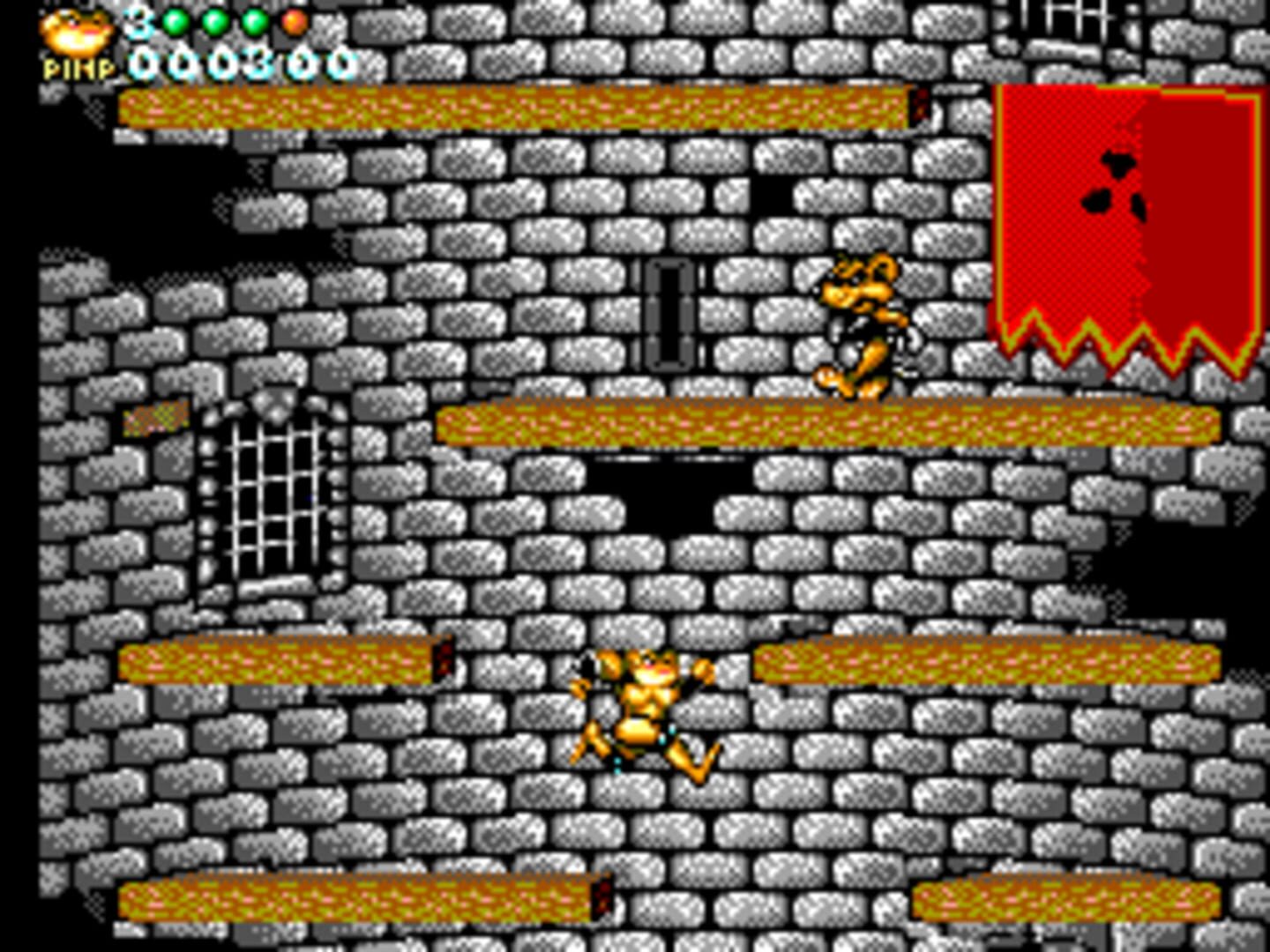Screen dimensions: 1270x952
Task: Click the score display reading 000300
Action: (x=243, y=60)
